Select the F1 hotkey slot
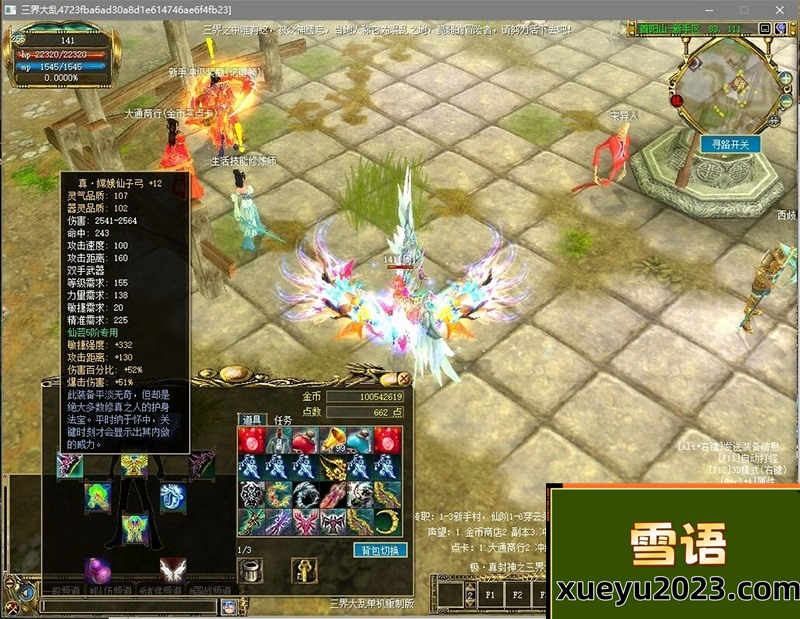Viewport: 800px width, 619px height. tap(492, 593)
